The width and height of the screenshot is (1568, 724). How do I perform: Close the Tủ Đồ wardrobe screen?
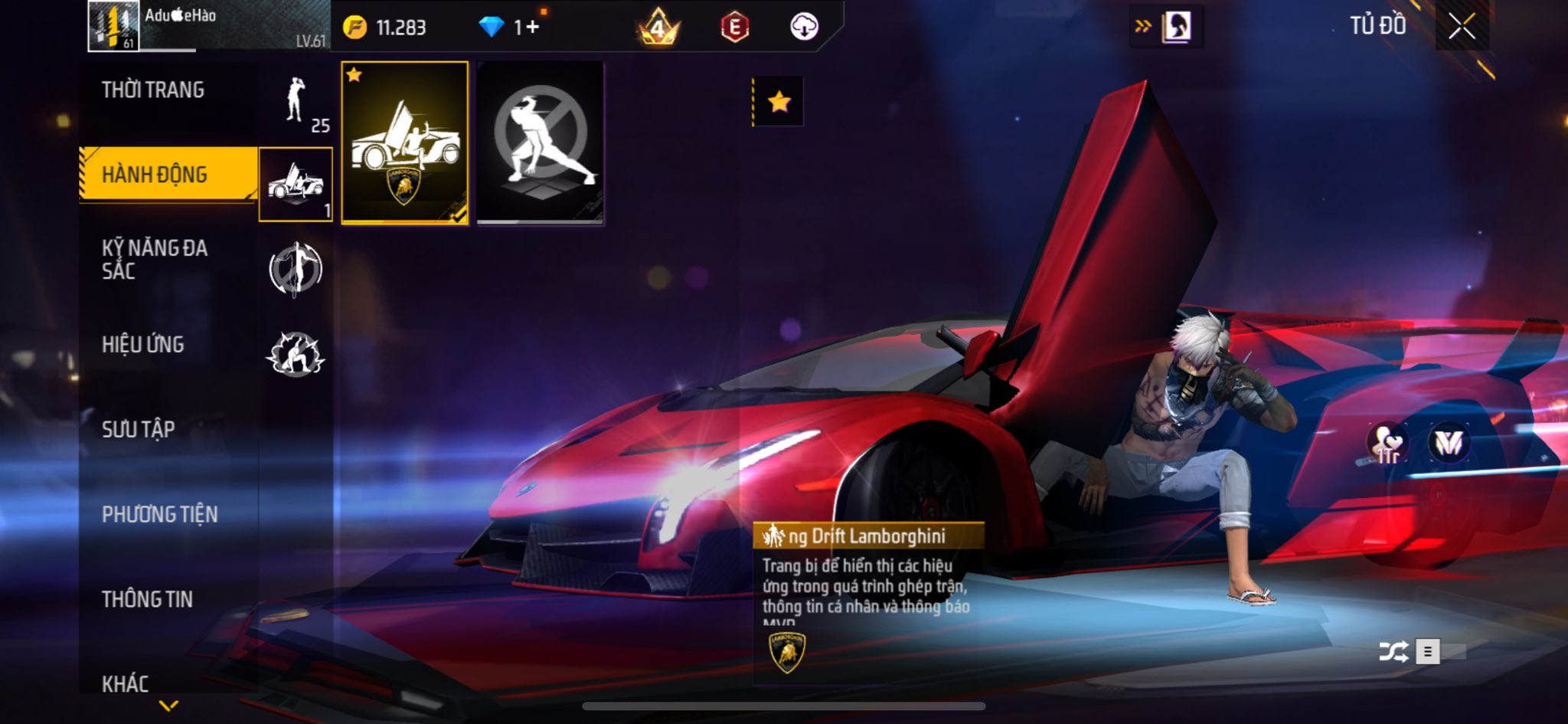coord(1461,27)
